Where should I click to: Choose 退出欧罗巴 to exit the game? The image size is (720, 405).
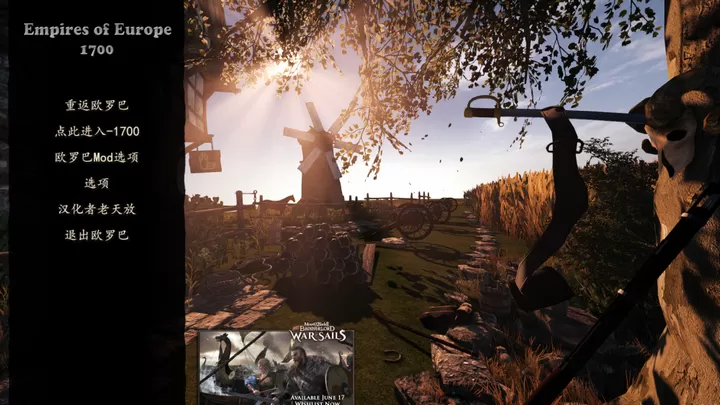click(97, 235)
